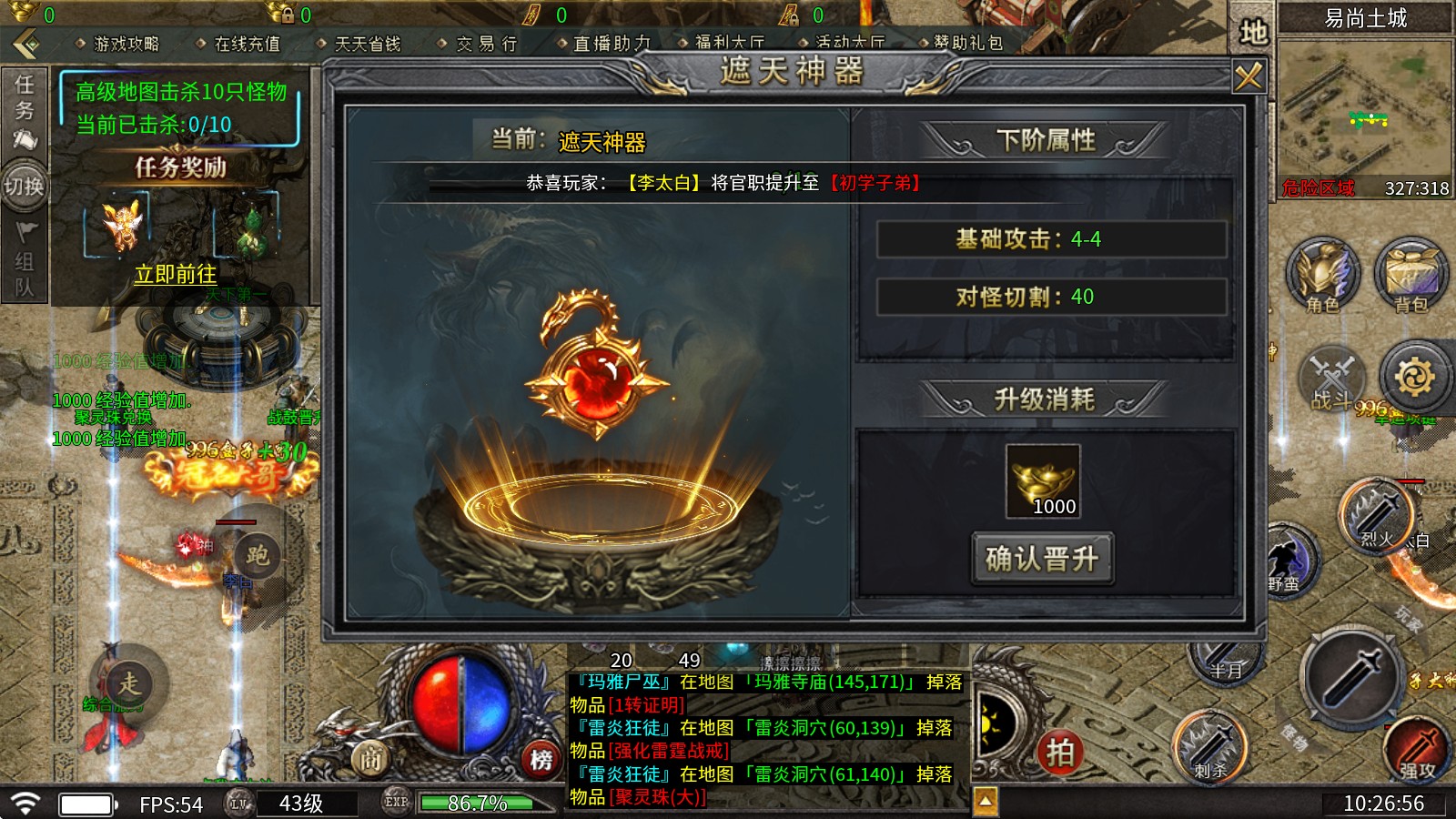1456x819 pixels.
Task: Tap the 切换 switch button
Action: (25, 187)
